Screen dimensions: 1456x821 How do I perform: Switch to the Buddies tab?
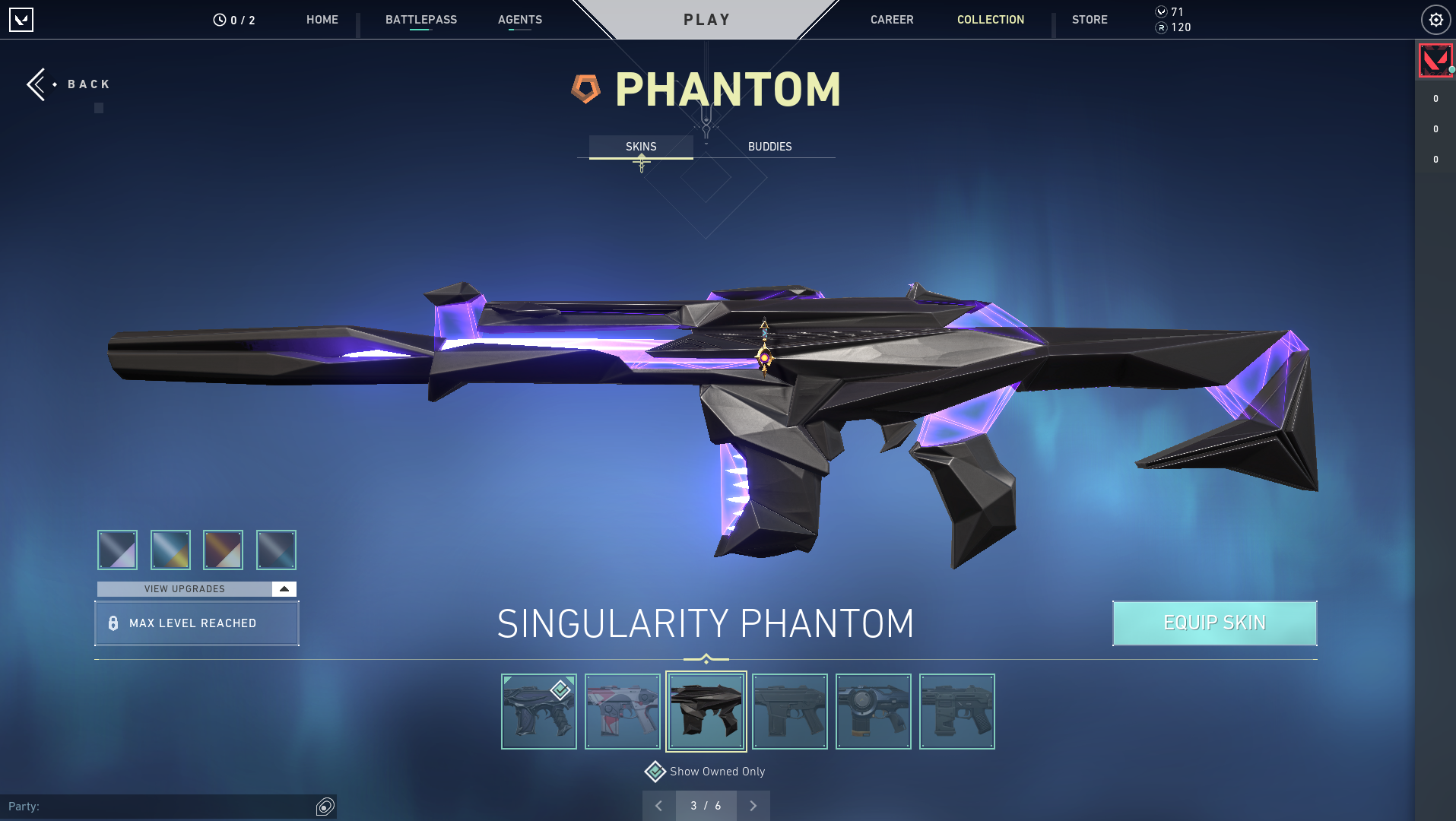tap(770, 146)
